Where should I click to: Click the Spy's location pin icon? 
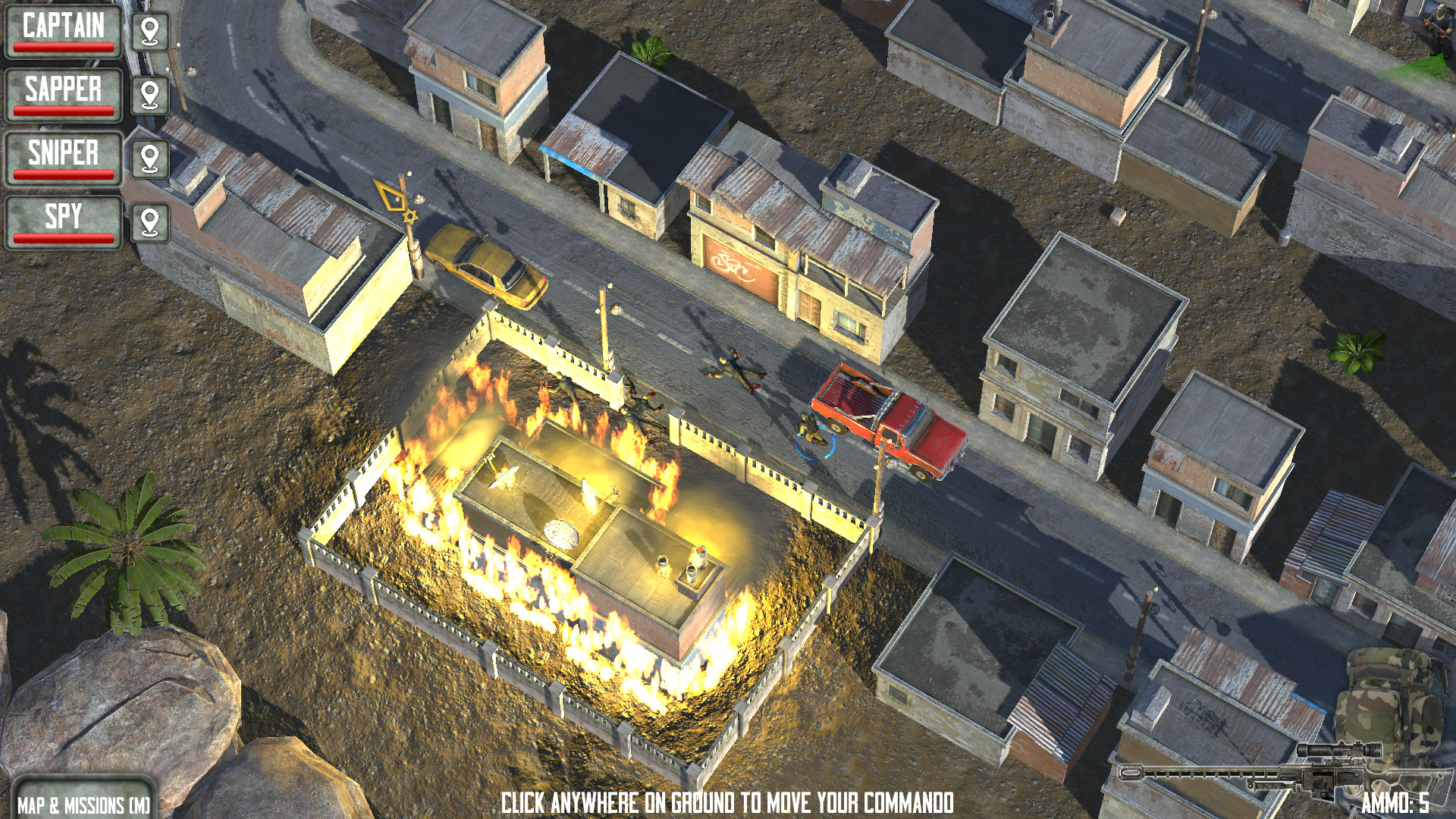(x=151, y=220)
